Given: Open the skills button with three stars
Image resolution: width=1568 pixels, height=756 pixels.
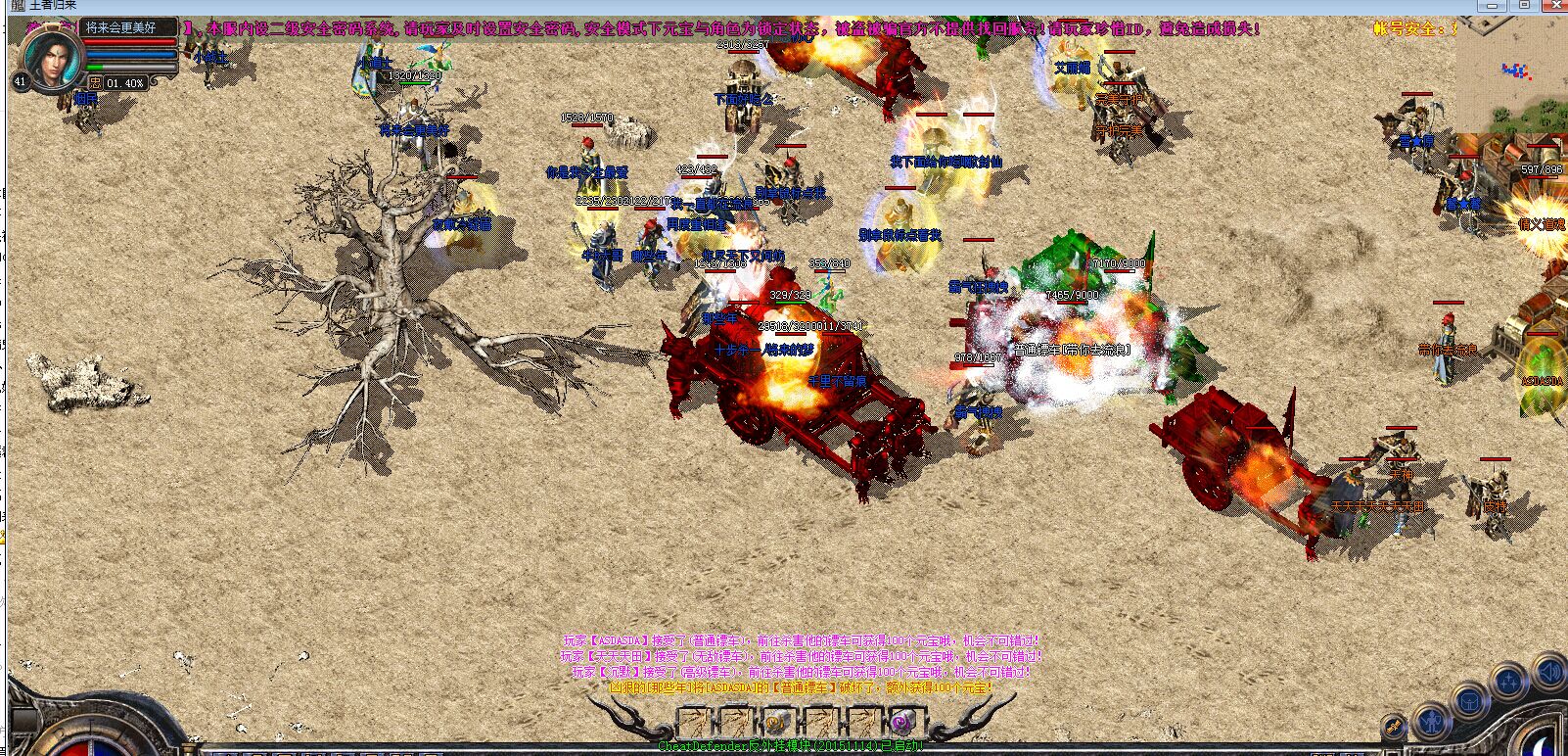Looking at the screenshot, I should (x=1510, y=681).
